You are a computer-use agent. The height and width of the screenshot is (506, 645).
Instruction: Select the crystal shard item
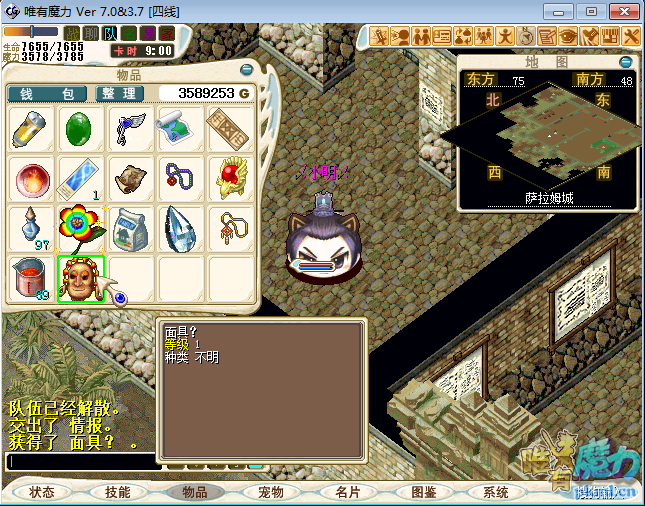pos(180,228)
